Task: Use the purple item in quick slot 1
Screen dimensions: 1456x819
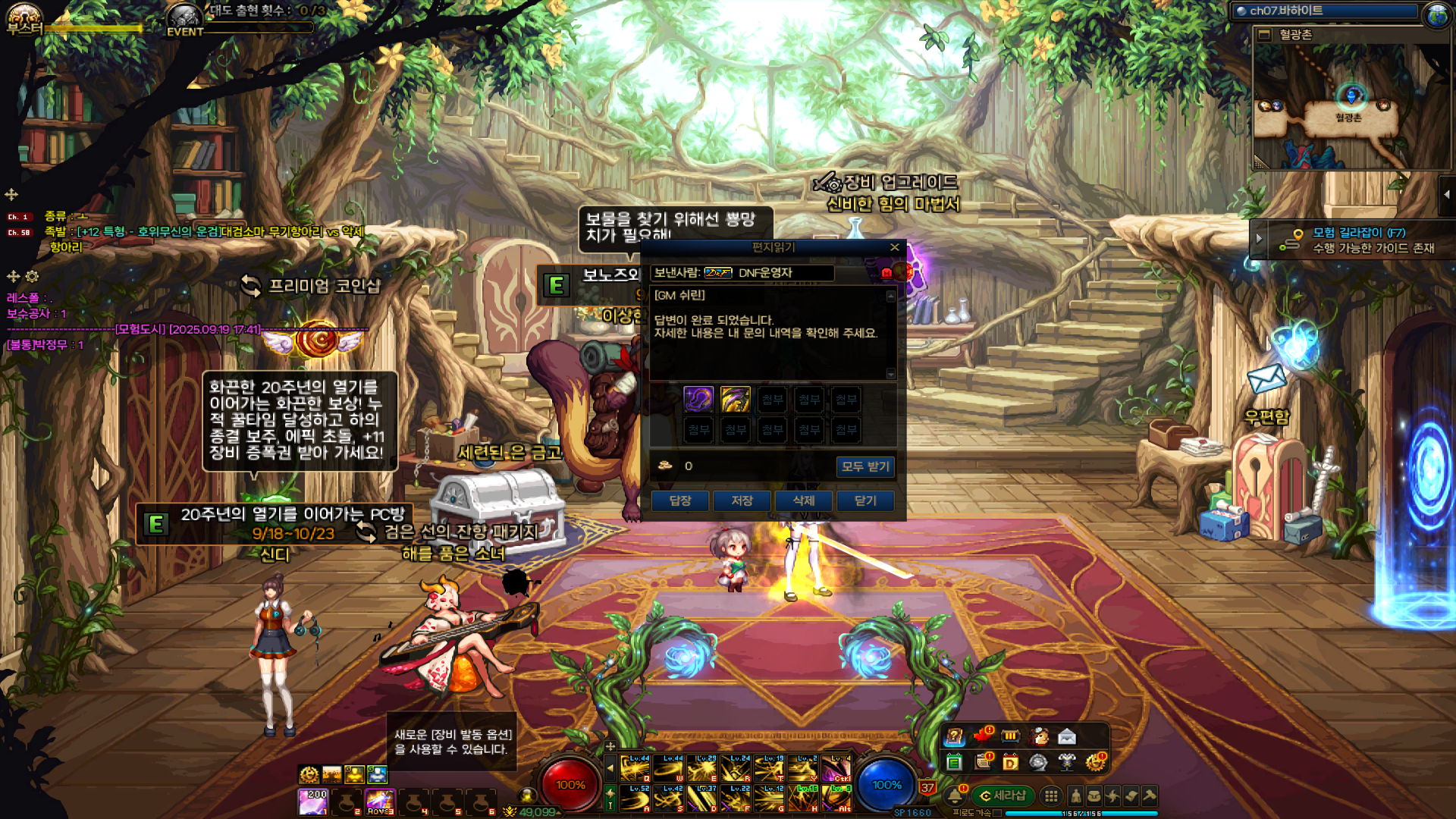Action: point(312,801)
